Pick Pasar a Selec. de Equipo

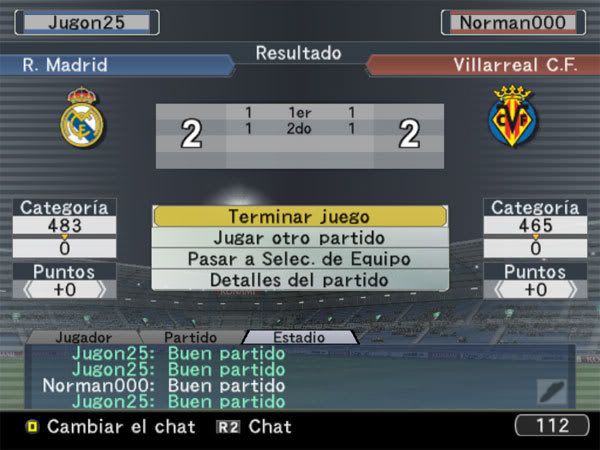click(x=299, y=259)
